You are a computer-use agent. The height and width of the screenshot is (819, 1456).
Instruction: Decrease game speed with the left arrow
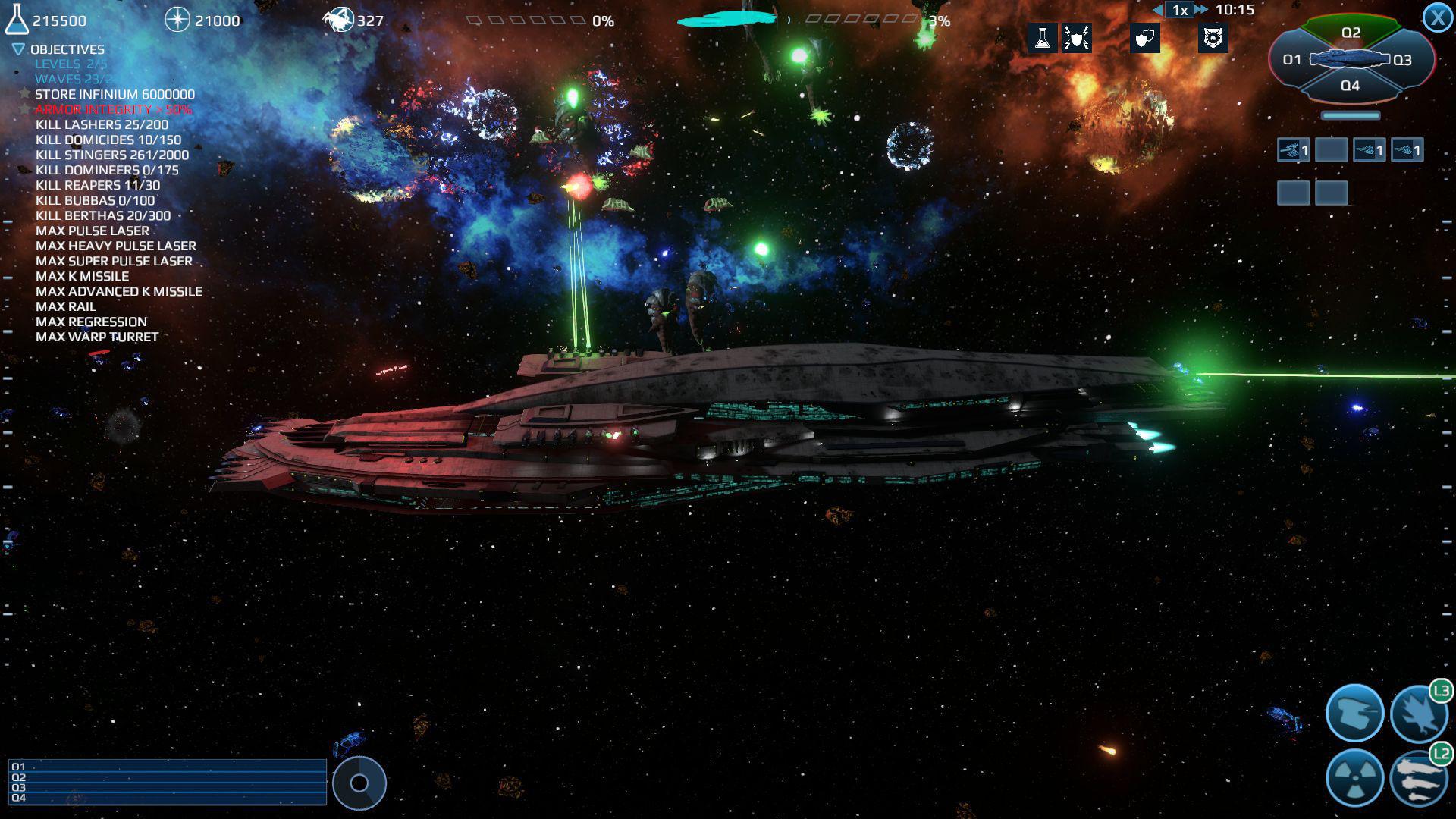1156,9
